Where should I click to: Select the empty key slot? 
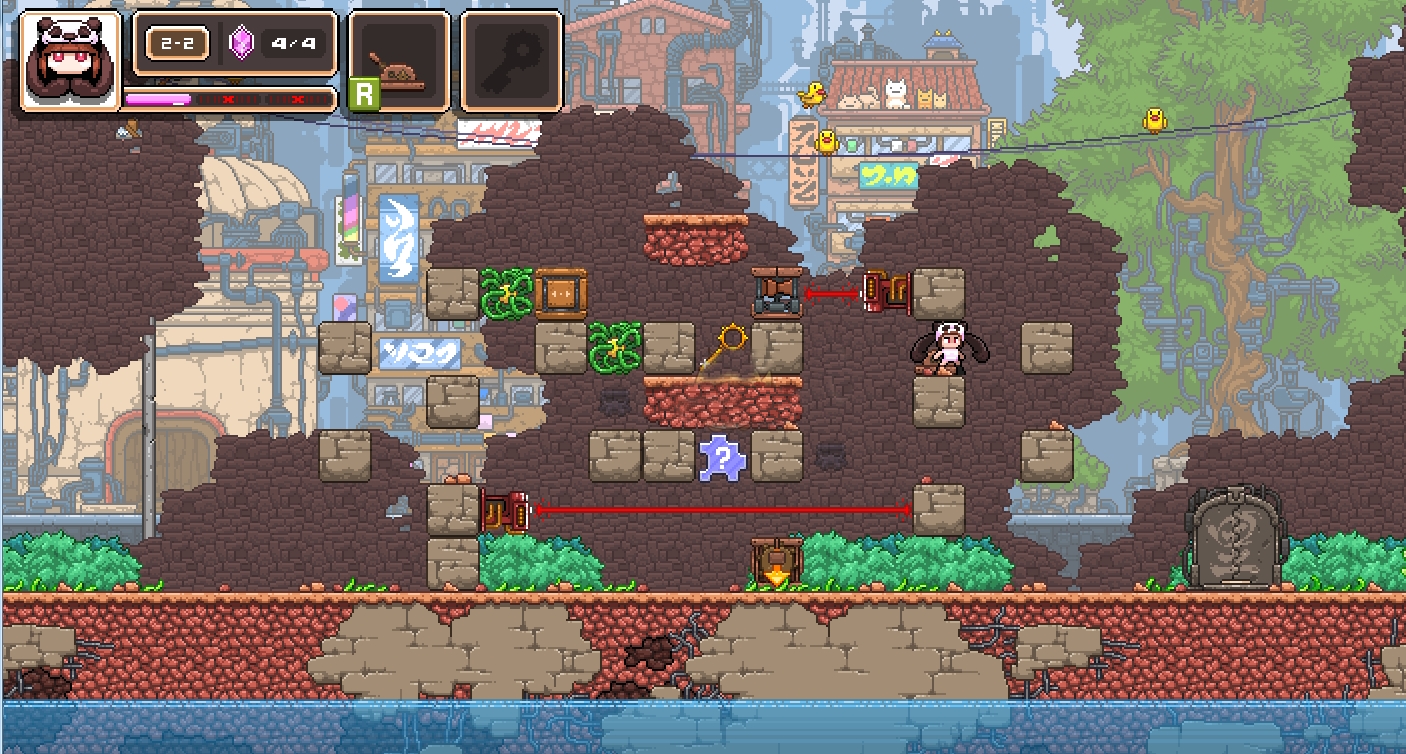tap(511, 60)
